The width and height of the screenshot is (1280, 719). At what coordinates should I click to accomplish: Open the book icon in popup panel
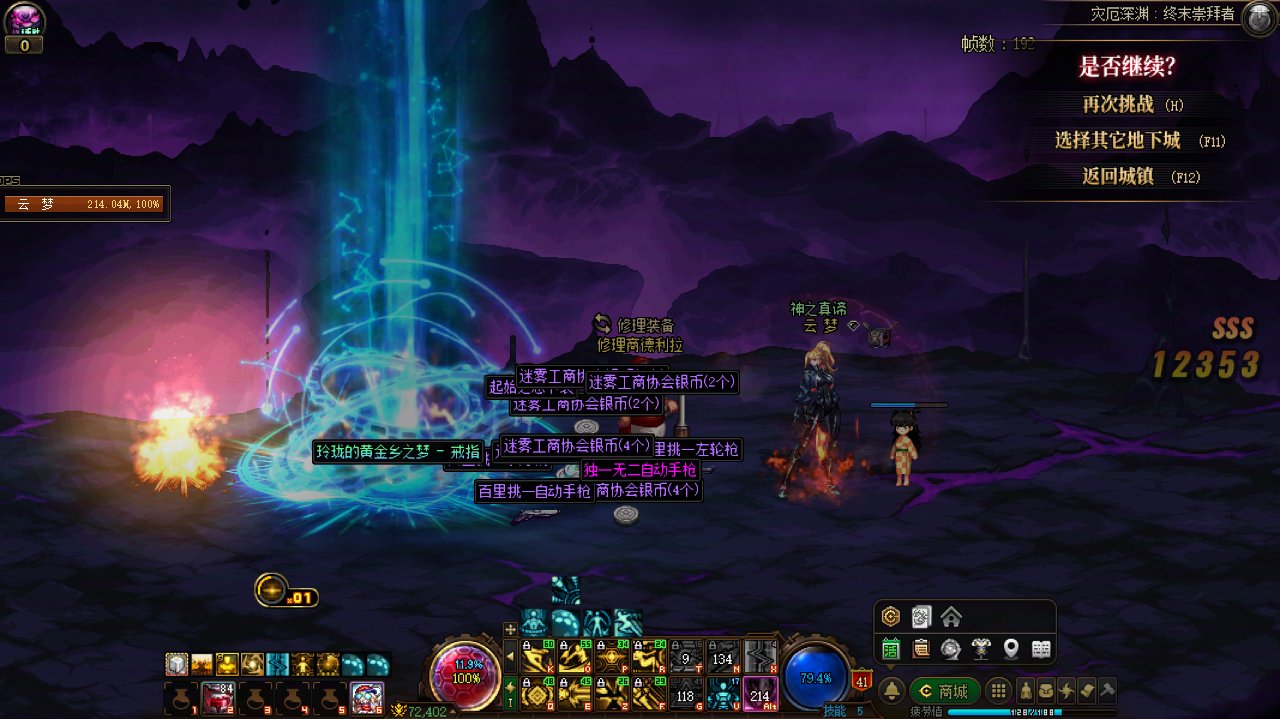pos(1041,650)
